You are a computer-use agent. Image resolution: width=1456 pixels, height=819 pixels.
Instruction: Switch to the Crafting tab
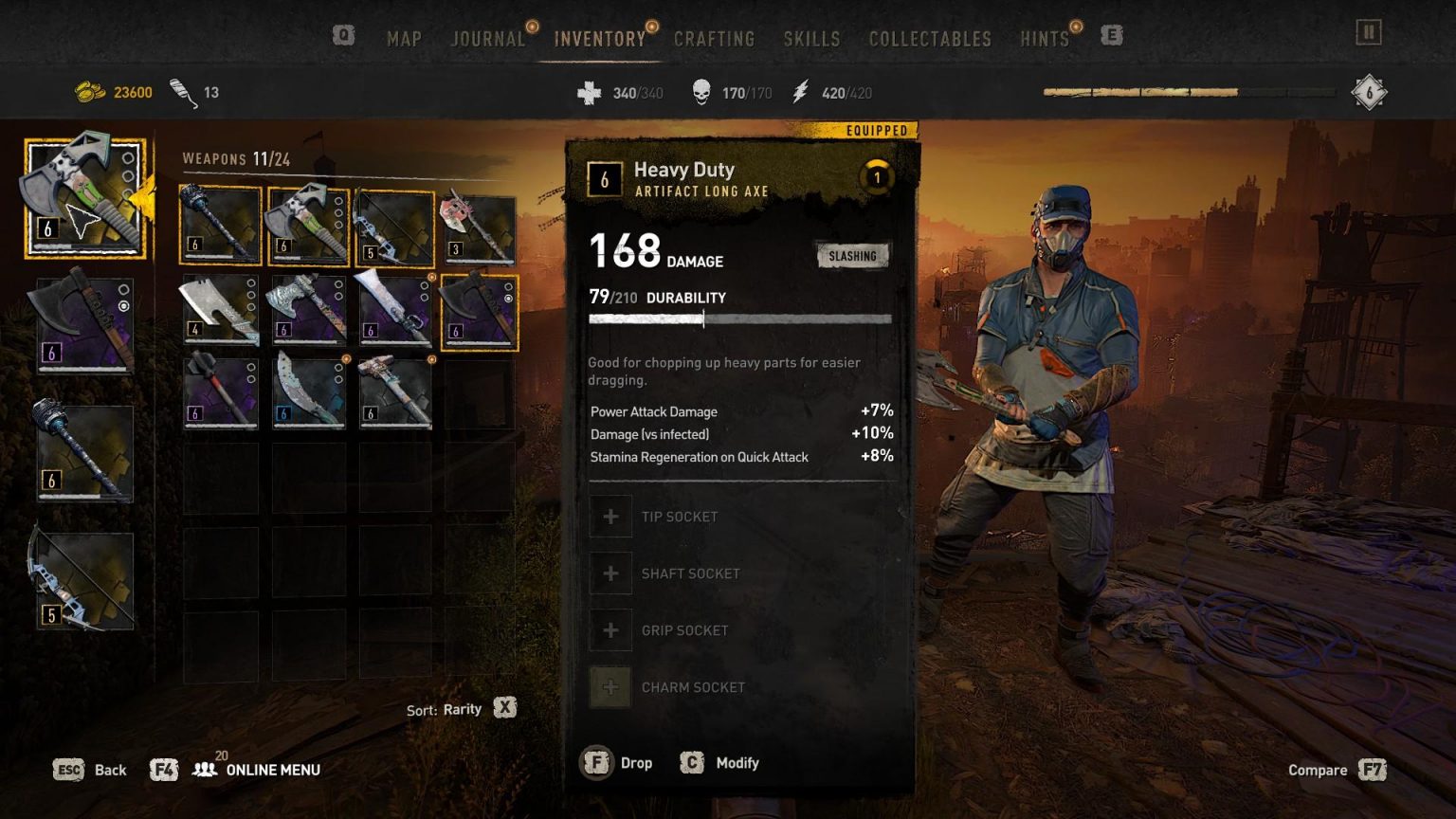pos(715,39)
